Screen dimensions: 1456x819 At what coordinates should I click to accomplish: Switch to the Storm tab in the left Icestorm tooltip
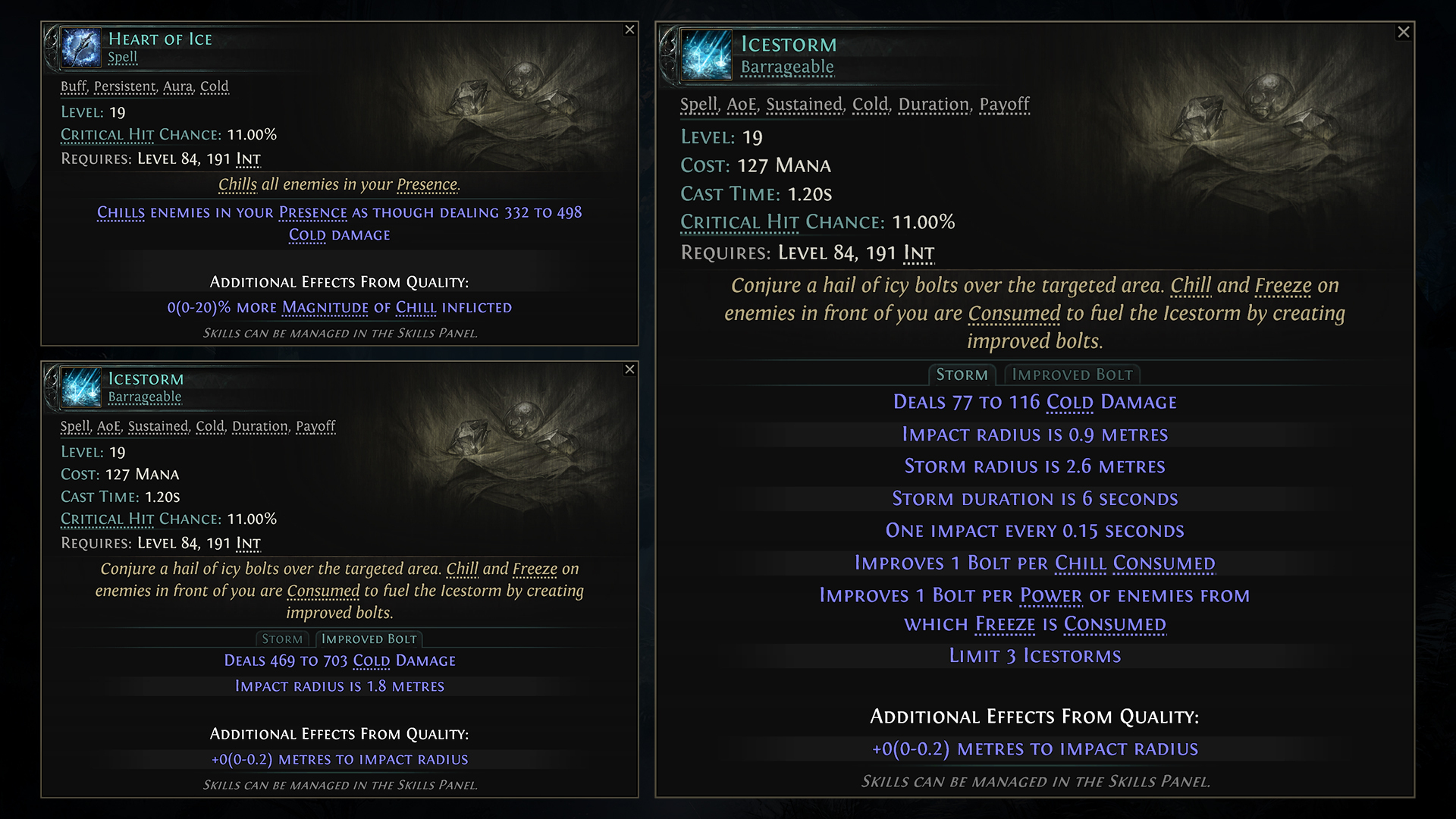282,639
